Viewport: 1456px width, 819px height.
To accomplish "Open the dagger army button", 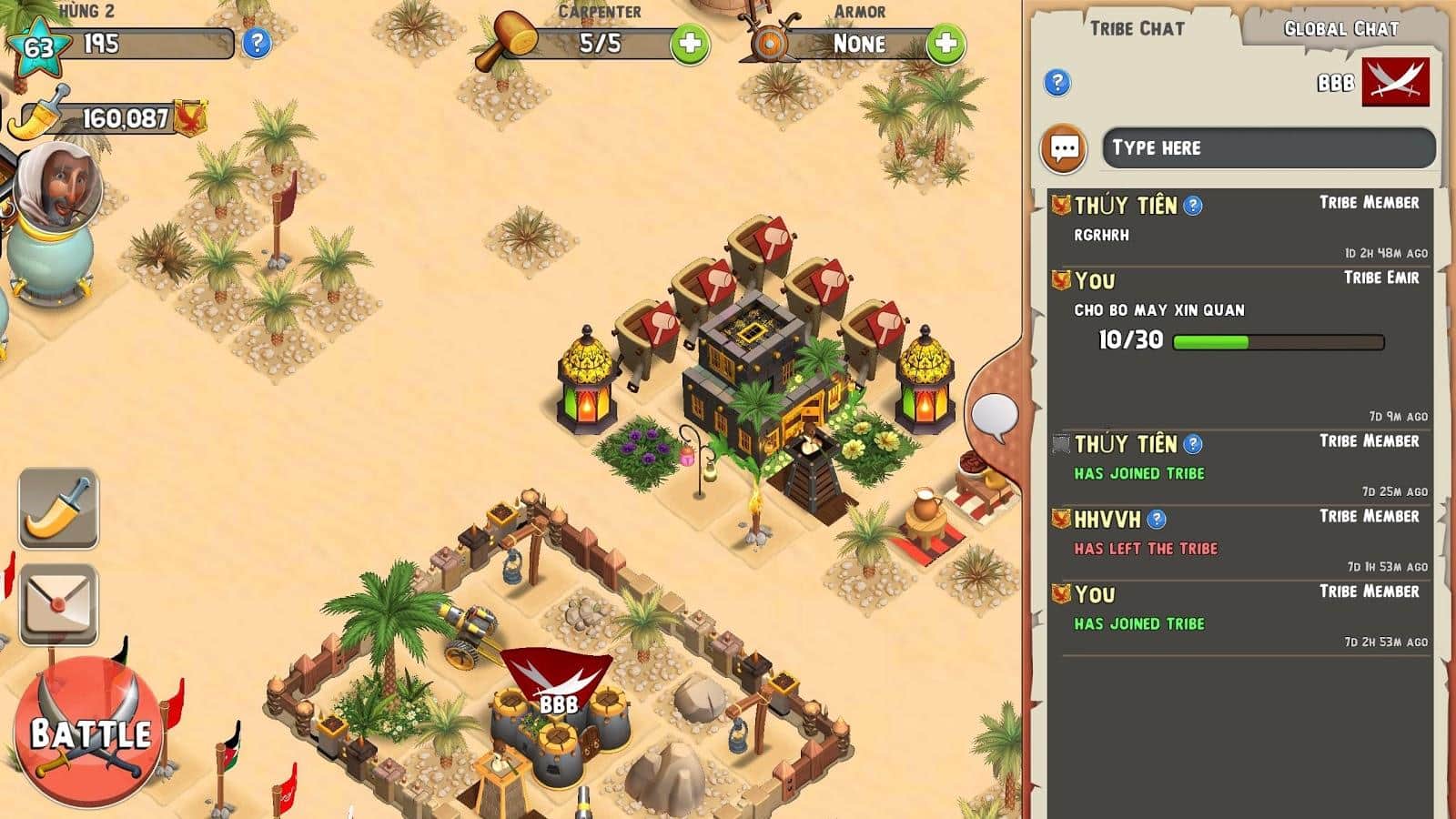I will click(x=58, y=509).
